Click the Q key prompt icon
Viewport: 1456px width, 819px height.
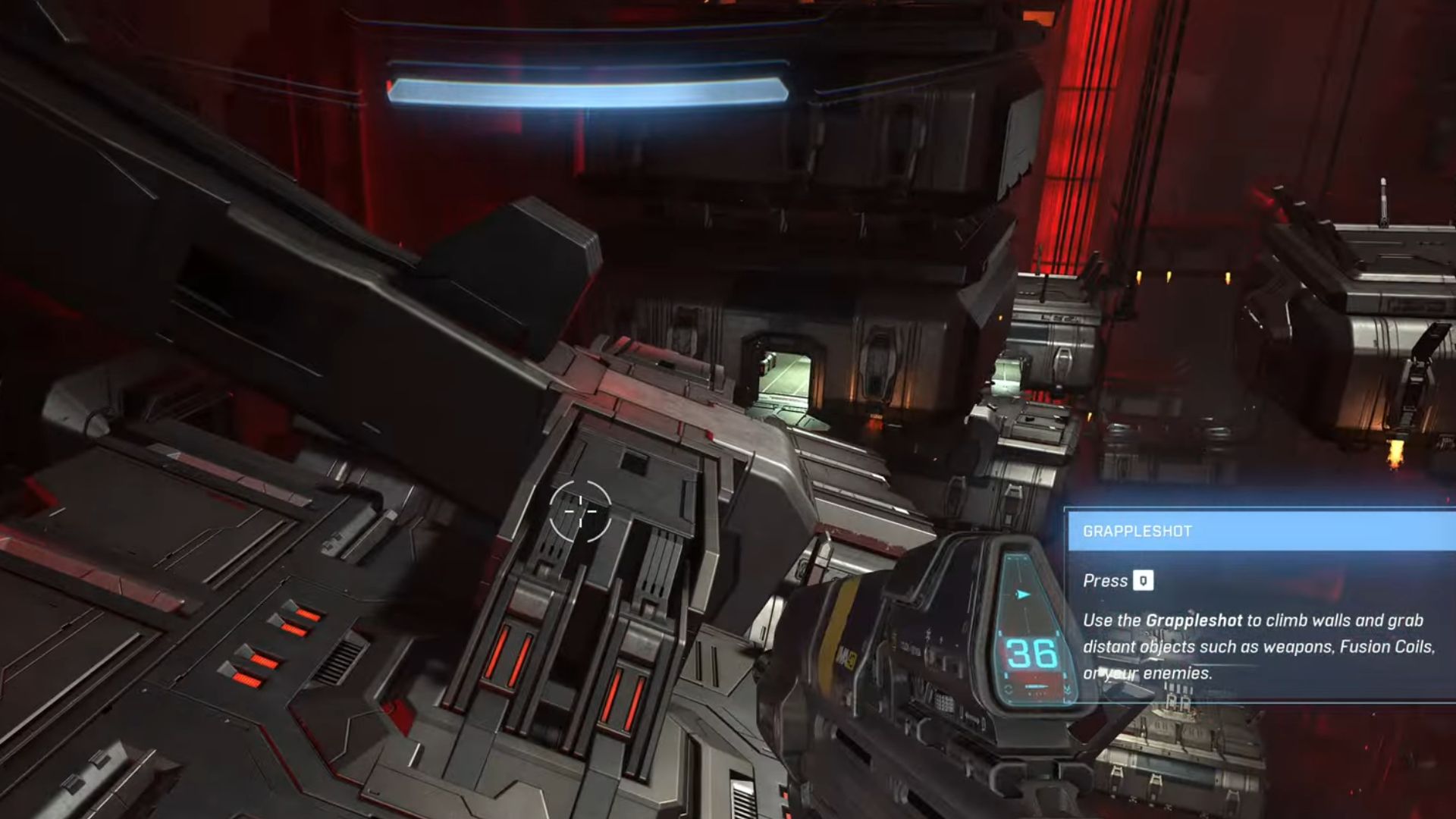click(1144, 581)
